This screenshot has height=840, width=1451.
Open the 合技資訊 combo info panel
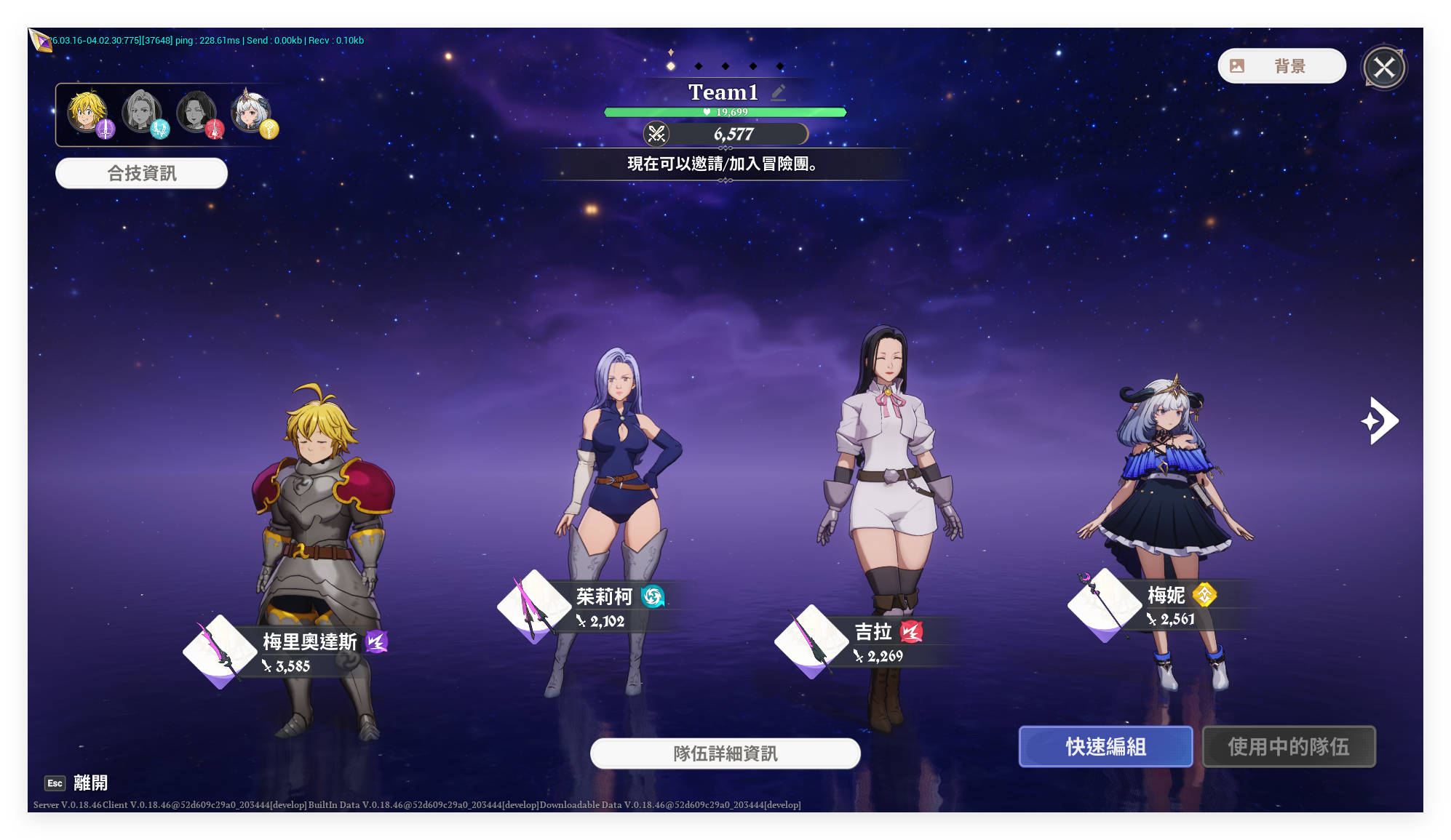coord(141,173)
